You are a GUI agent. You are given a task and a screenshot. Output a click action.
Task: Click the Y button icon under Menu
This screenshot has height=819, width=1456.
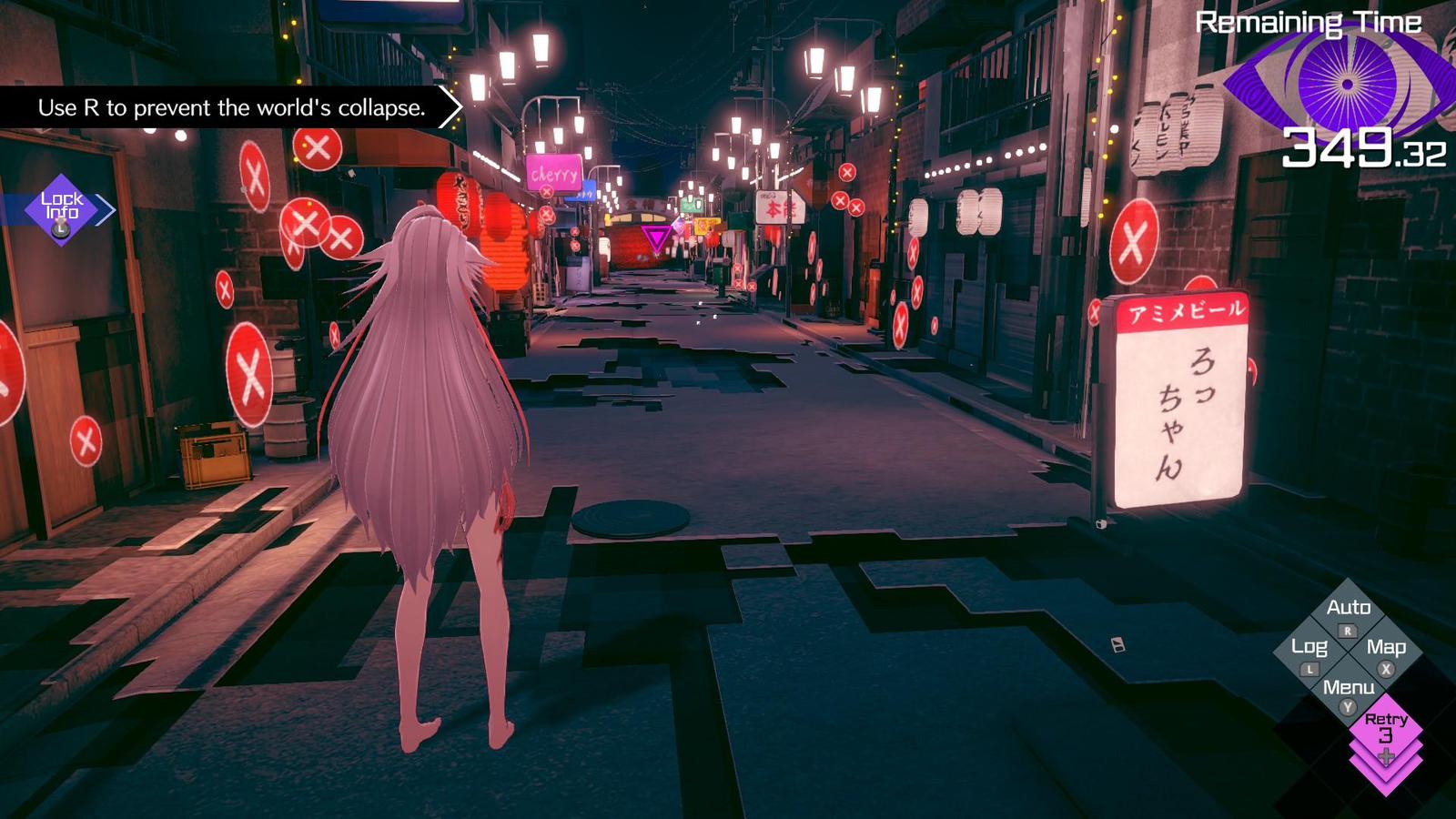[x=1347, y=705]
